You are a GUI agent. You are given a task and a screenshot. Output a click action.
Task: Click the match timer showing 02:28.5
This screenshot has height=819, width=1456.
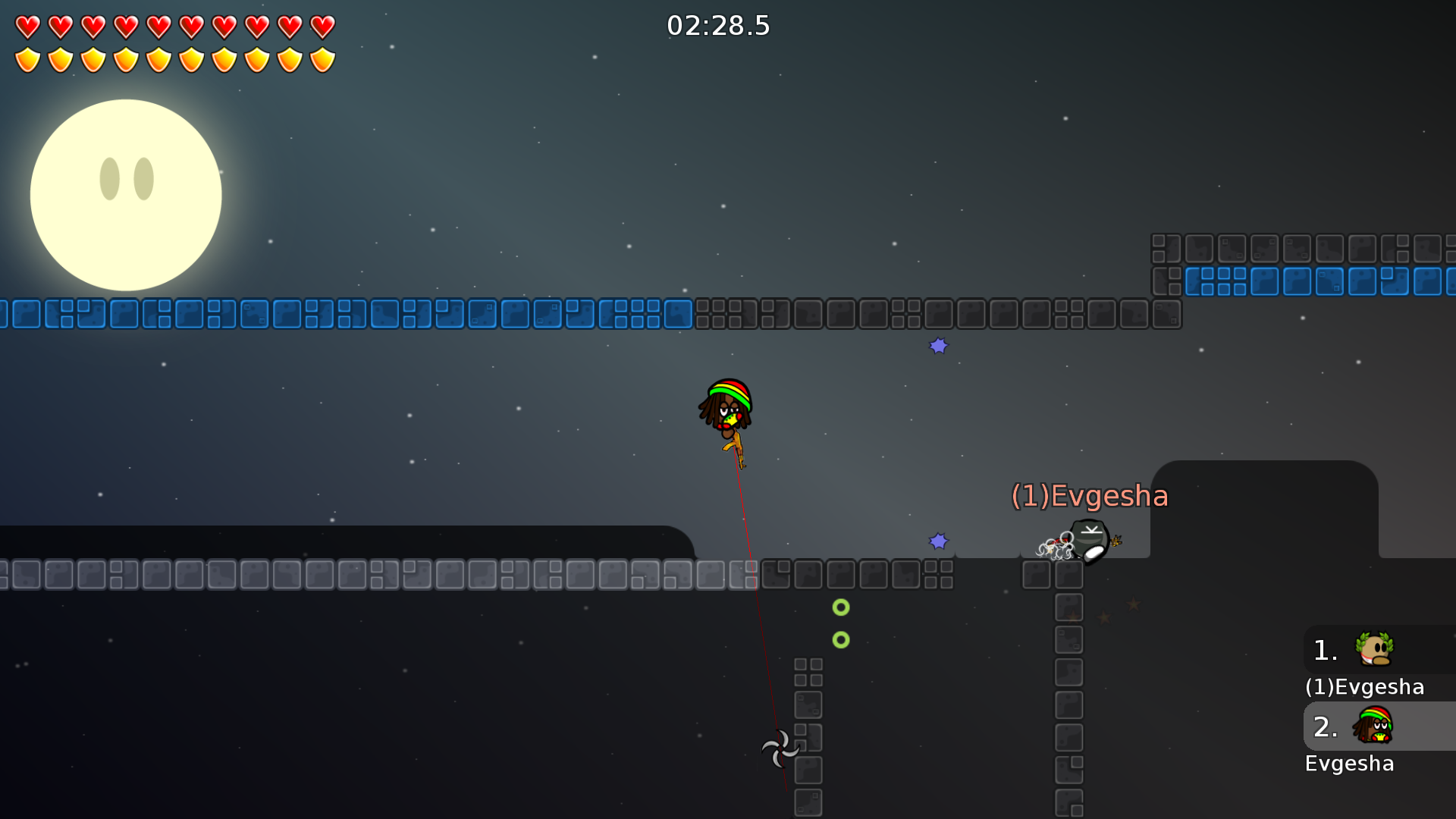[717, 25]
